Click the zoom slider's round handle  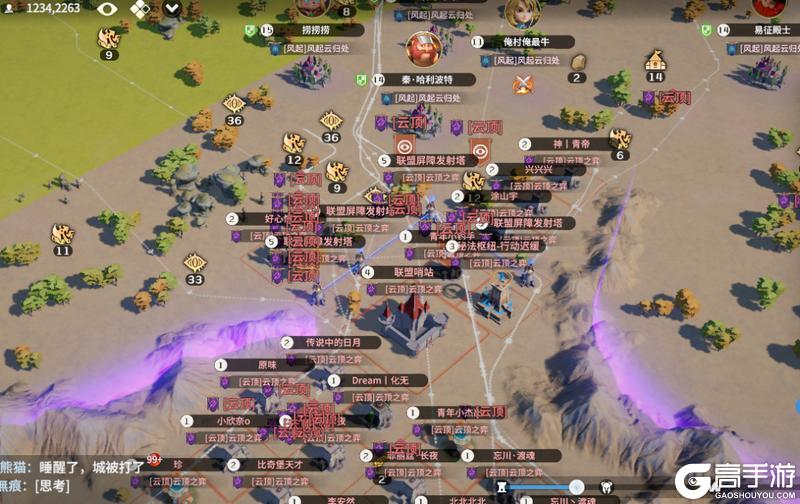(x=576, y=487)
